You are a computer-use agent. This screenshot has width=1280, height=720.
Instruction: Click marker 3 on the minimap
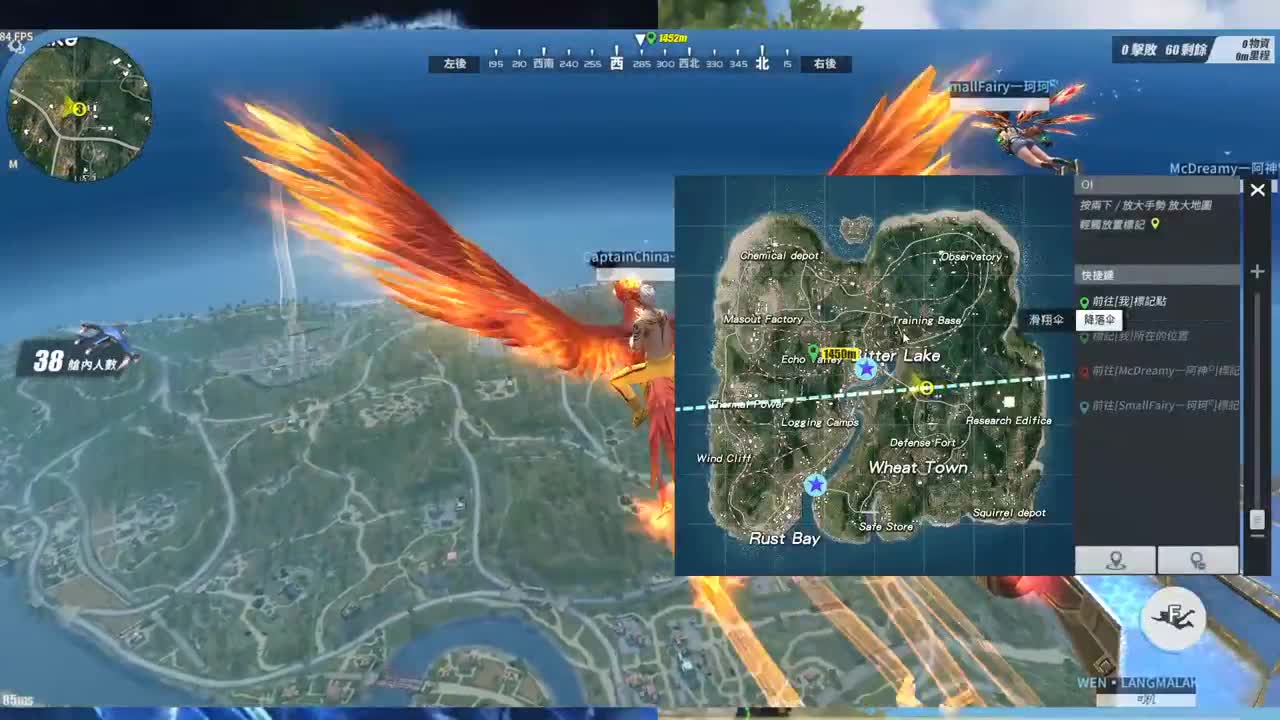tap(78, 110)
